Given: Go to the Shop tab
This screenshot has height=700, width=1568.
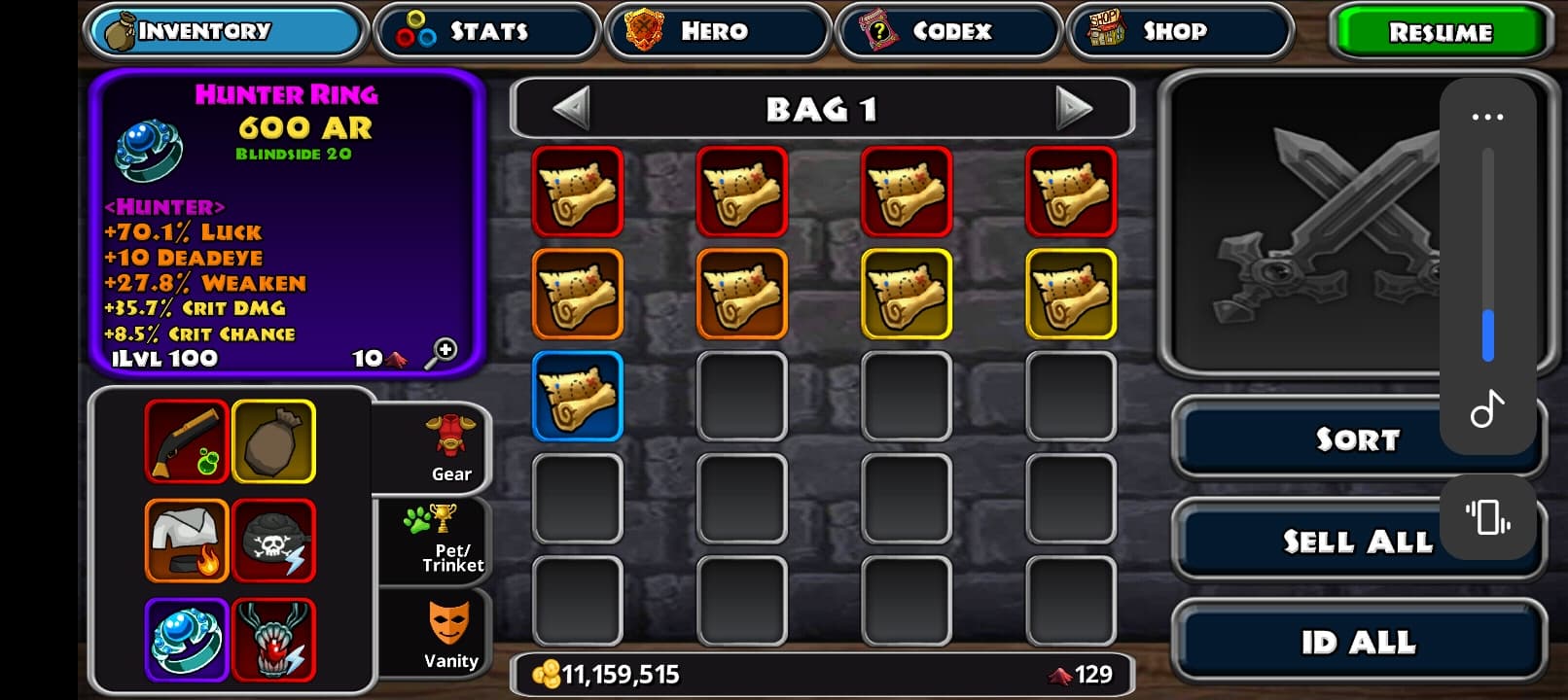Looking at the screenshot, I should (x=1179, y=31).
